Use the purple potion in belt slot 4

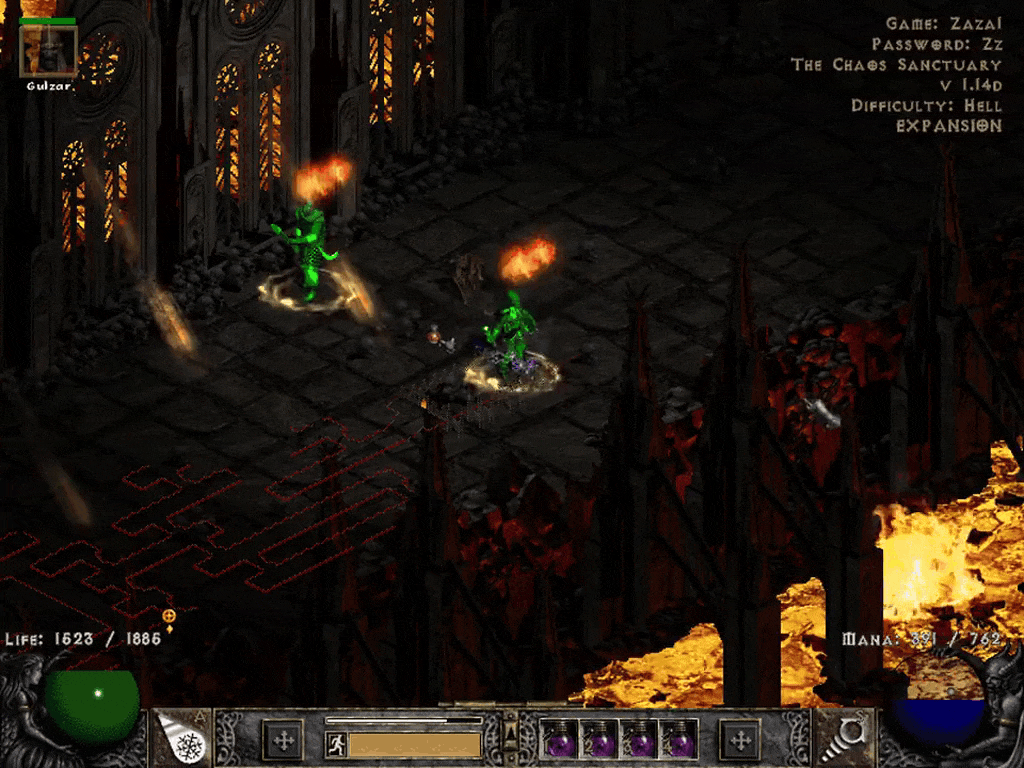pyautogui.click(x=679, y=741)
